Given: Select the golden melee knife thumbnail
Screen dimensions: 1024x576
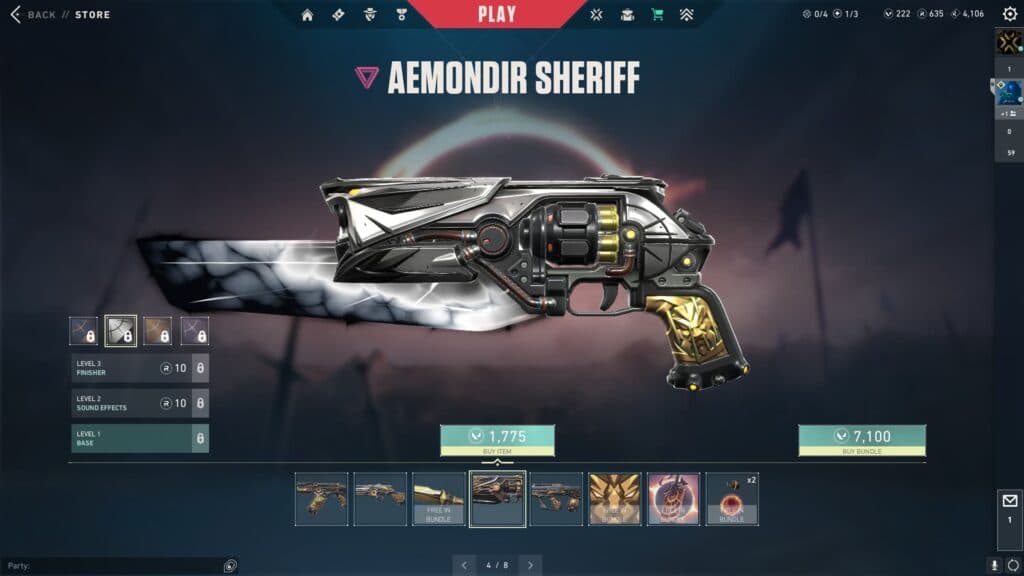Looking at the screenshot, I should click(439, 498).
